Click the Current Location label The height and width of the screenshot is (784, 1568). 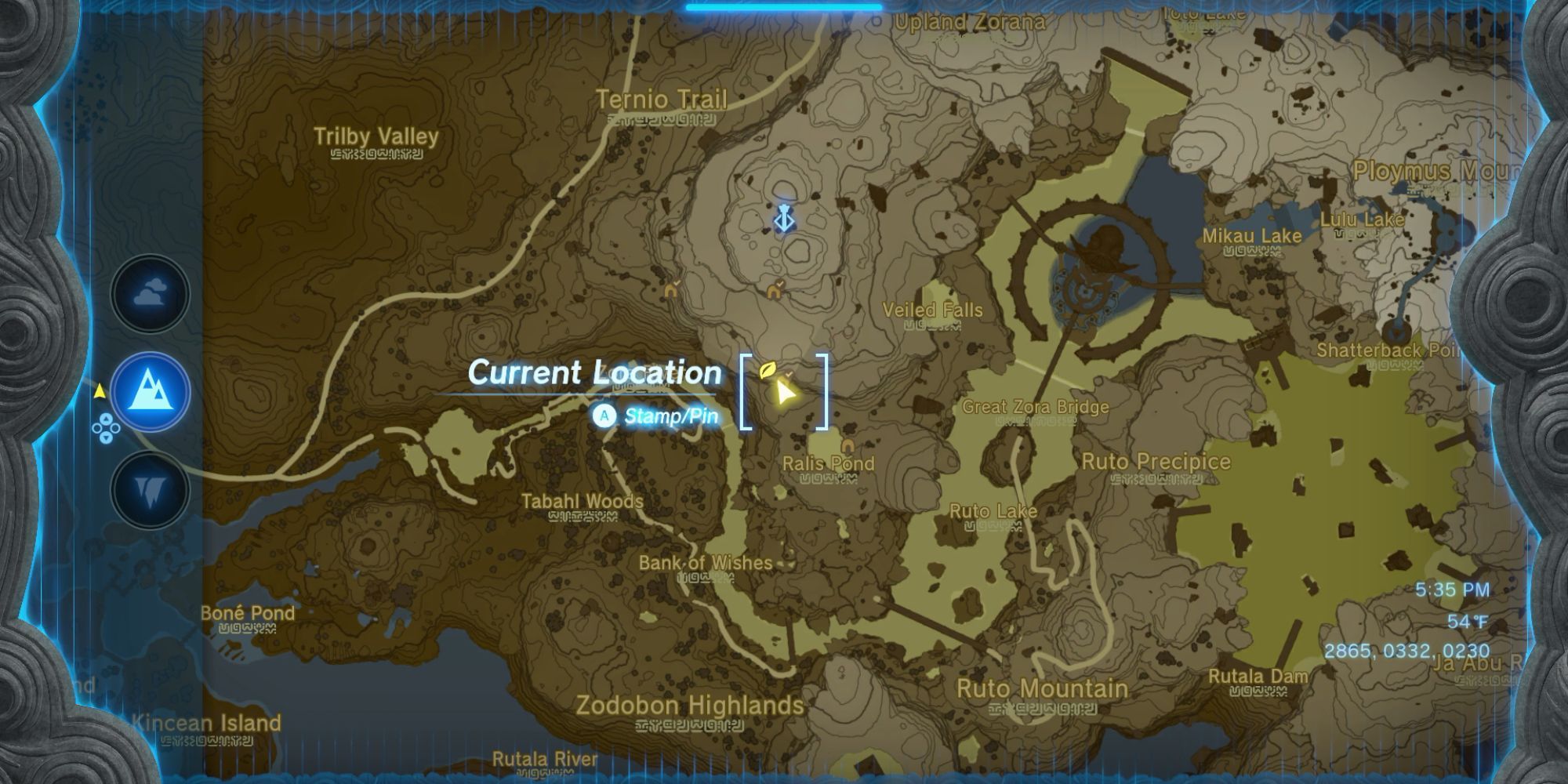coord(594,373)
